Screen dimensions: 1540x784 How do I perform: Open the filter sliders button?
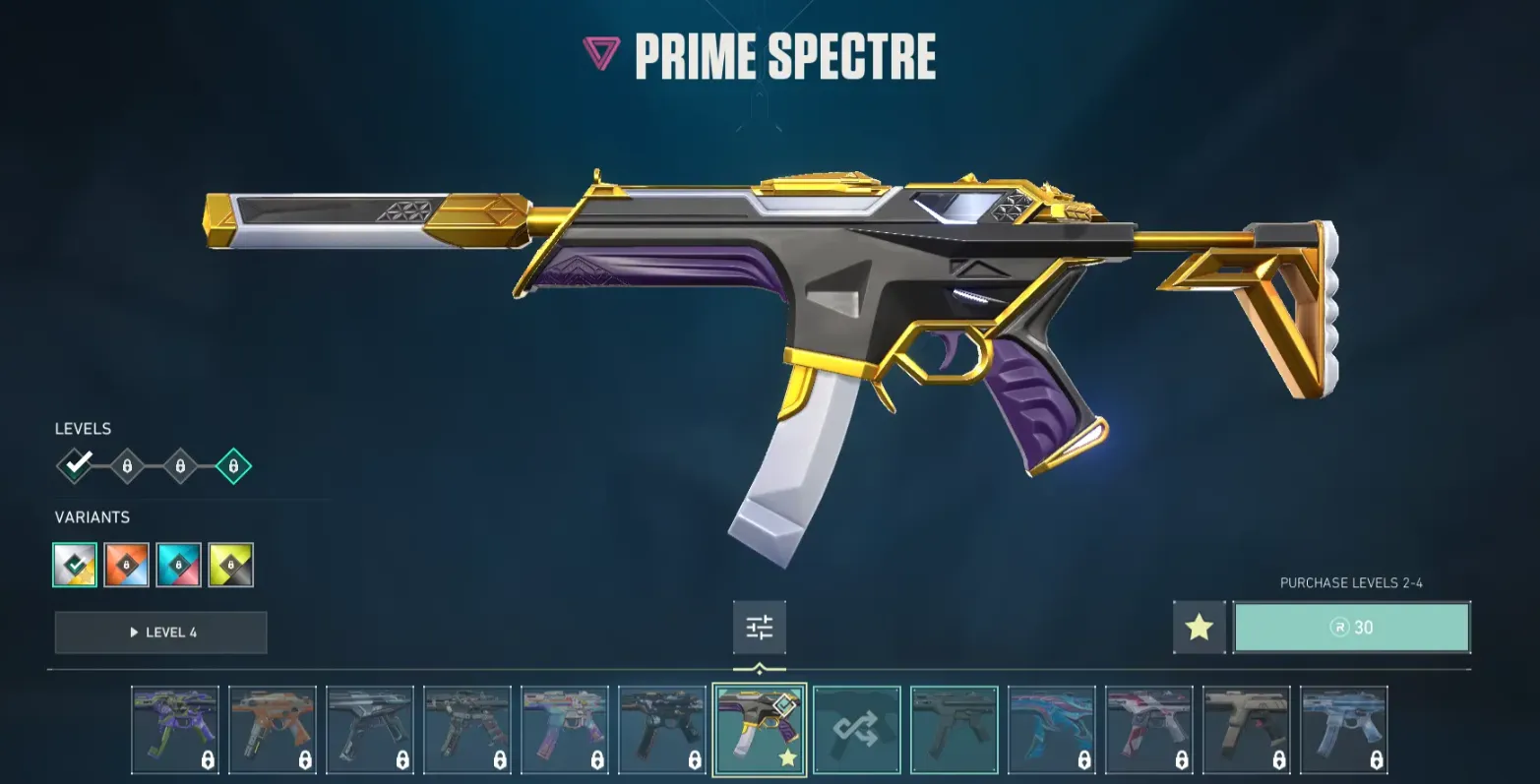point(759,628)
